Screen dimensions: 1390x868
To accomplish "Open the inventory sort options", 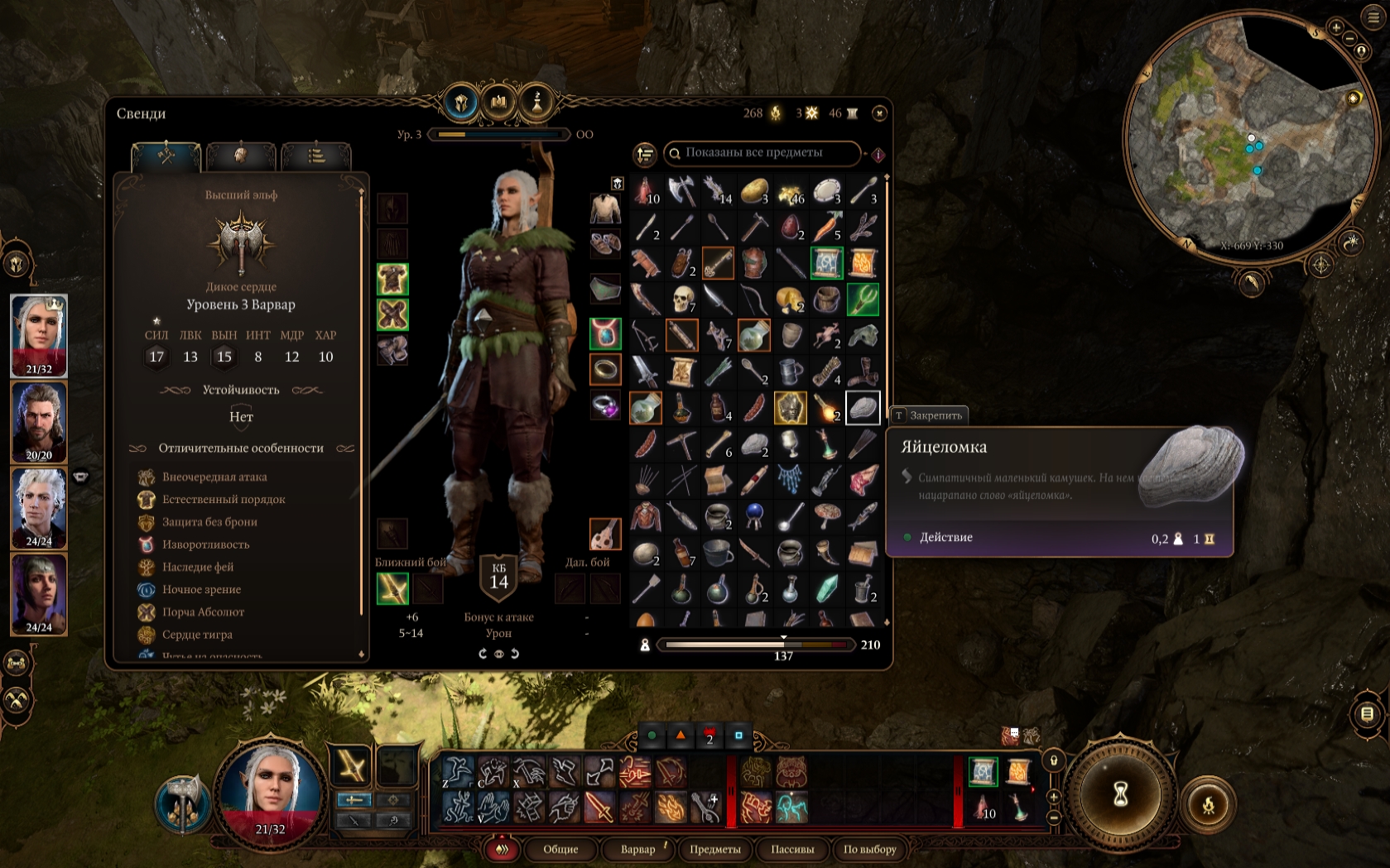I will (x=644, y=154).
